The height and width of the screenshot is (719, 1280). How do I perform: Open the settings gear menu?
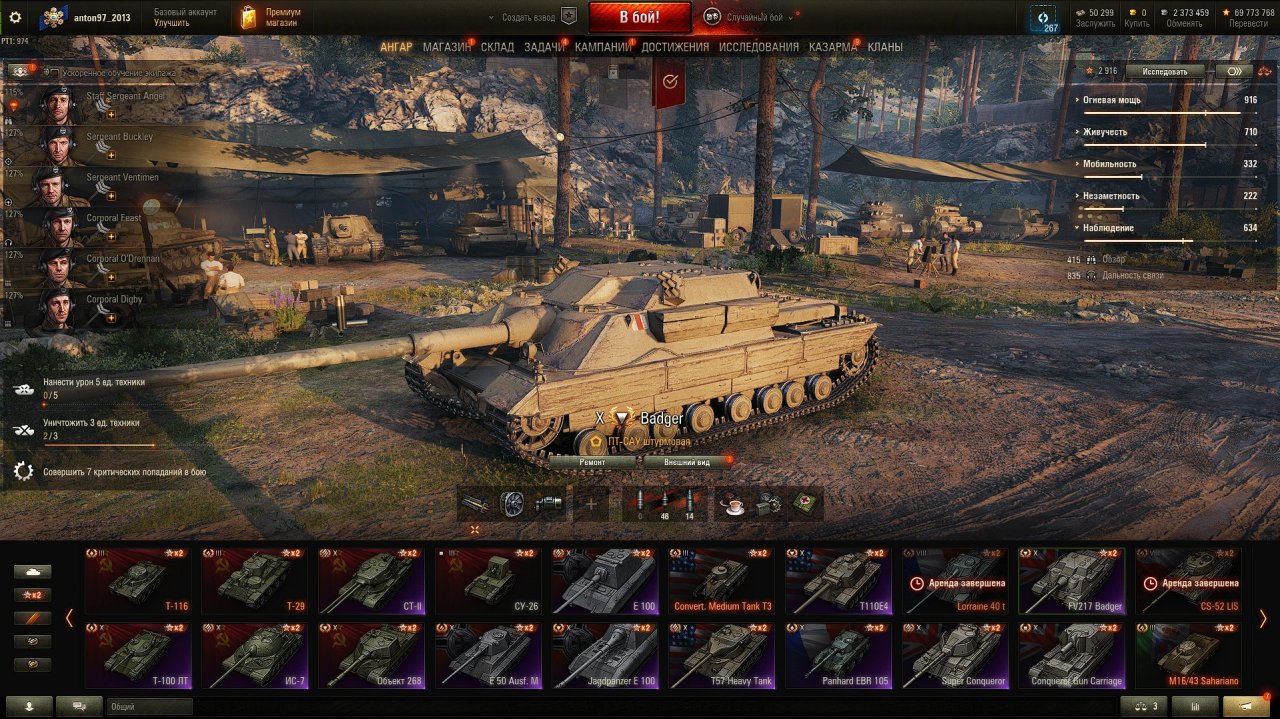click(x=15, y=17)
